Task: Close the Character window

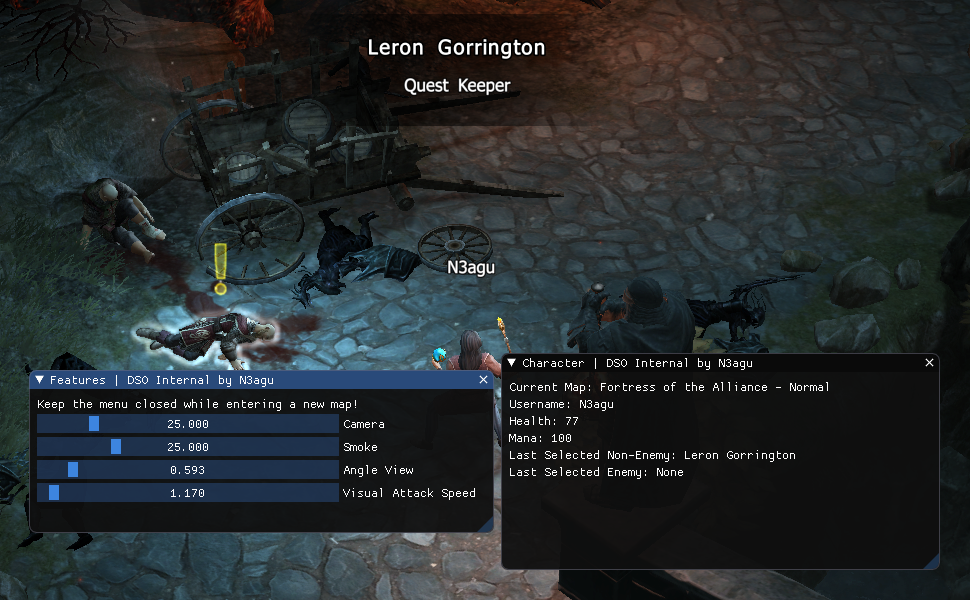Action: (x=929, y=363)
